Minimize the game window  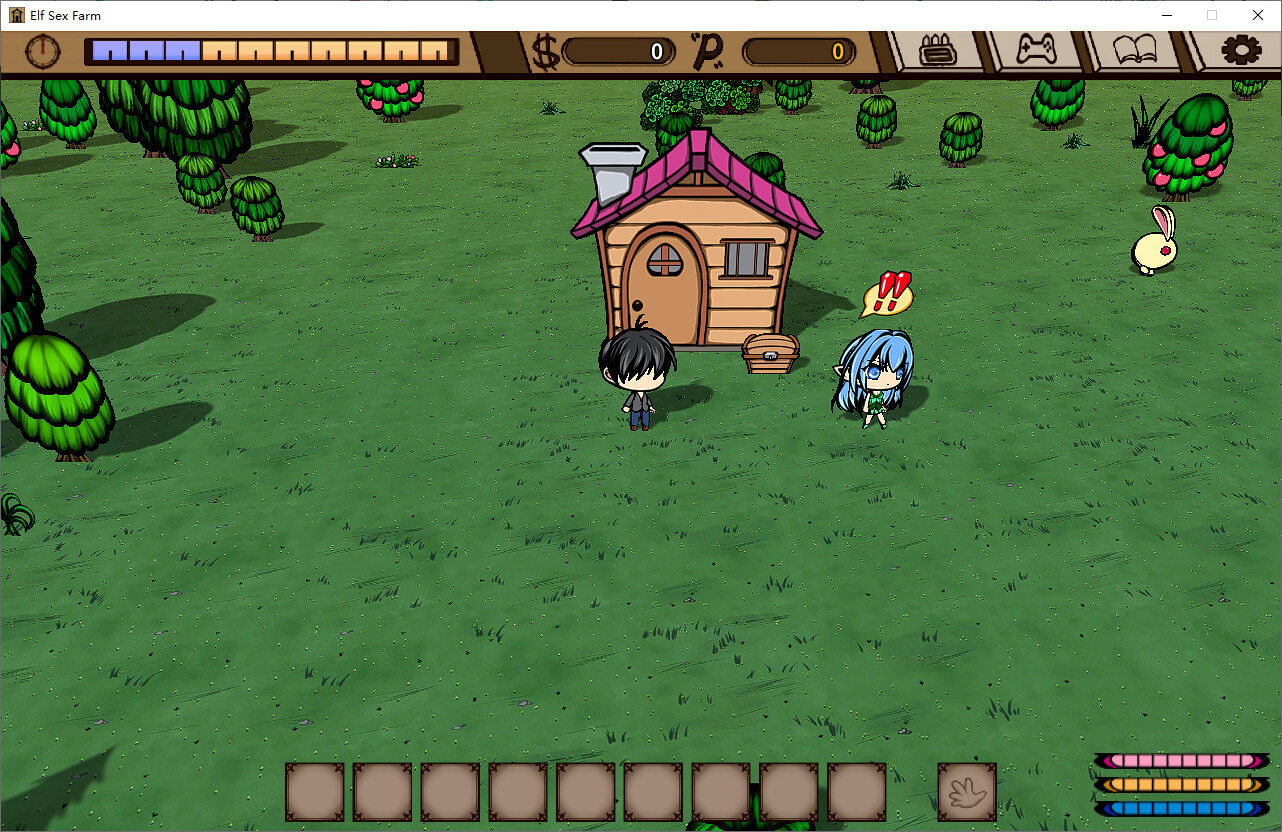(1166, 15)
